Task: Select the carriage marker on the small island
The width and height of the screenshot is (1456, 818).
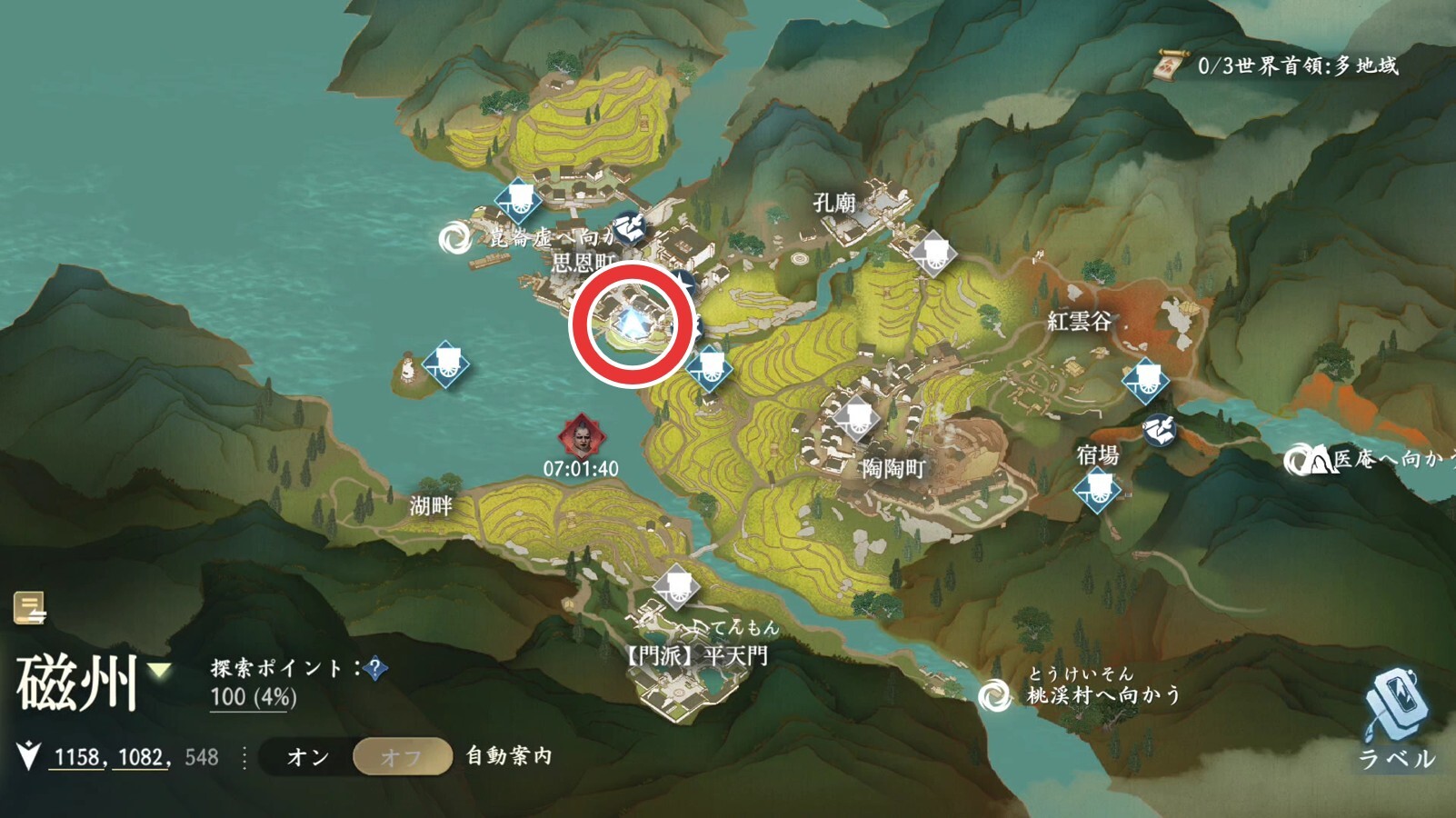Action: (445, 364)
